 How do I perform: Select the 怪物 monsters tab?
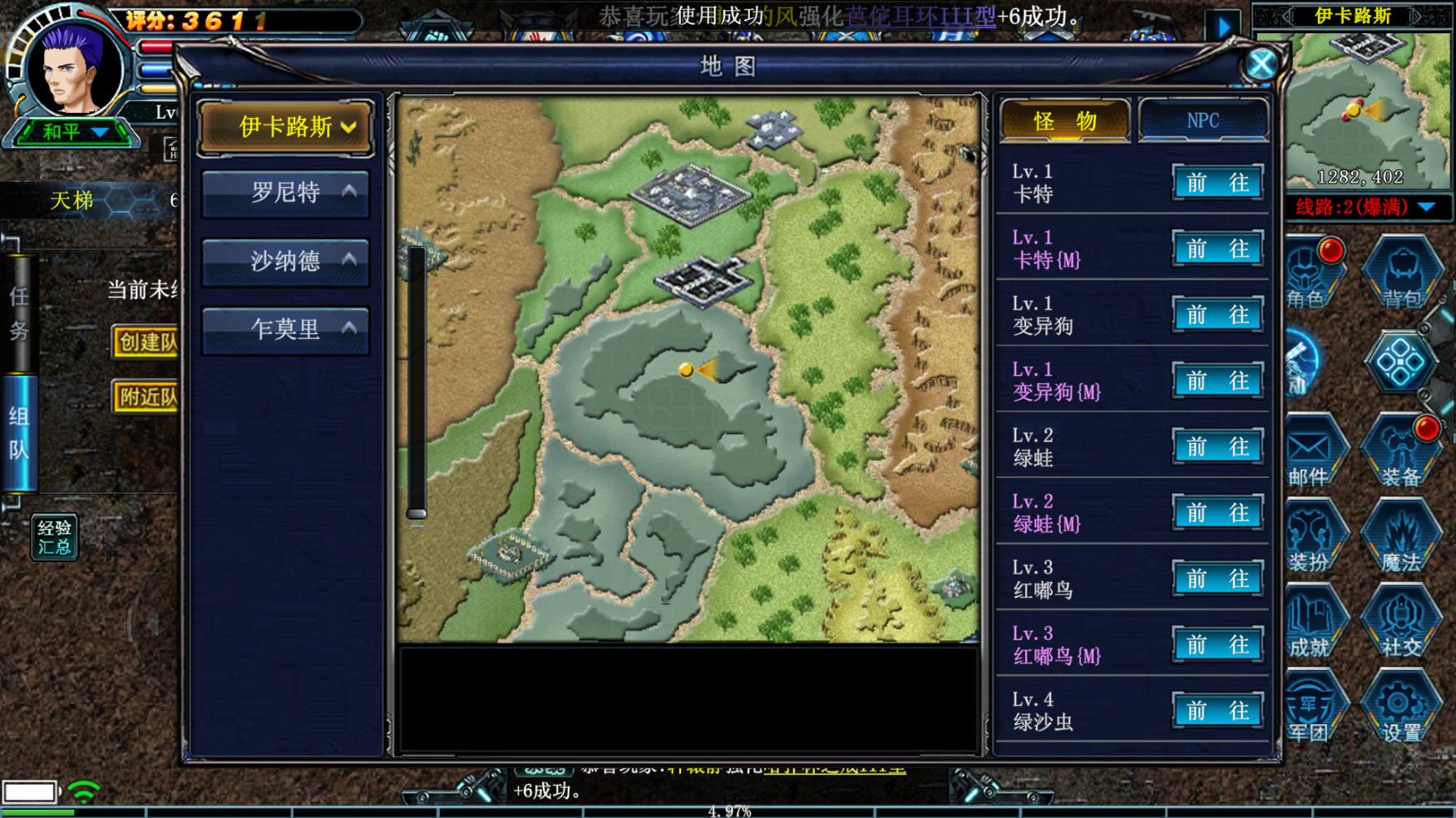point(1064,121)
